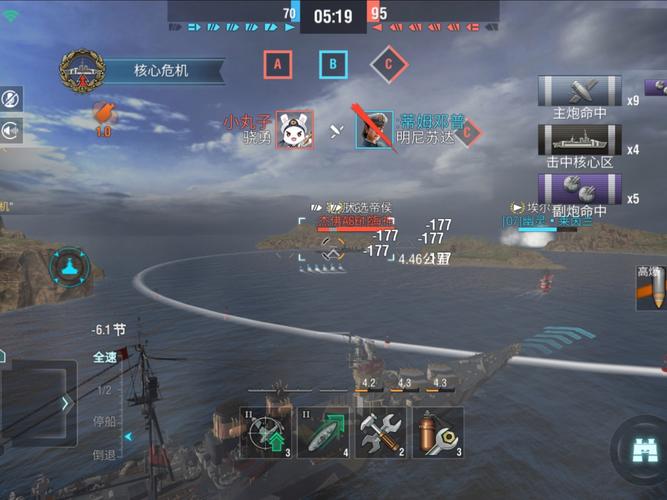Tap the 小丸子 rabbit player avatar
The image size is (667, 500).
(294, 129)
